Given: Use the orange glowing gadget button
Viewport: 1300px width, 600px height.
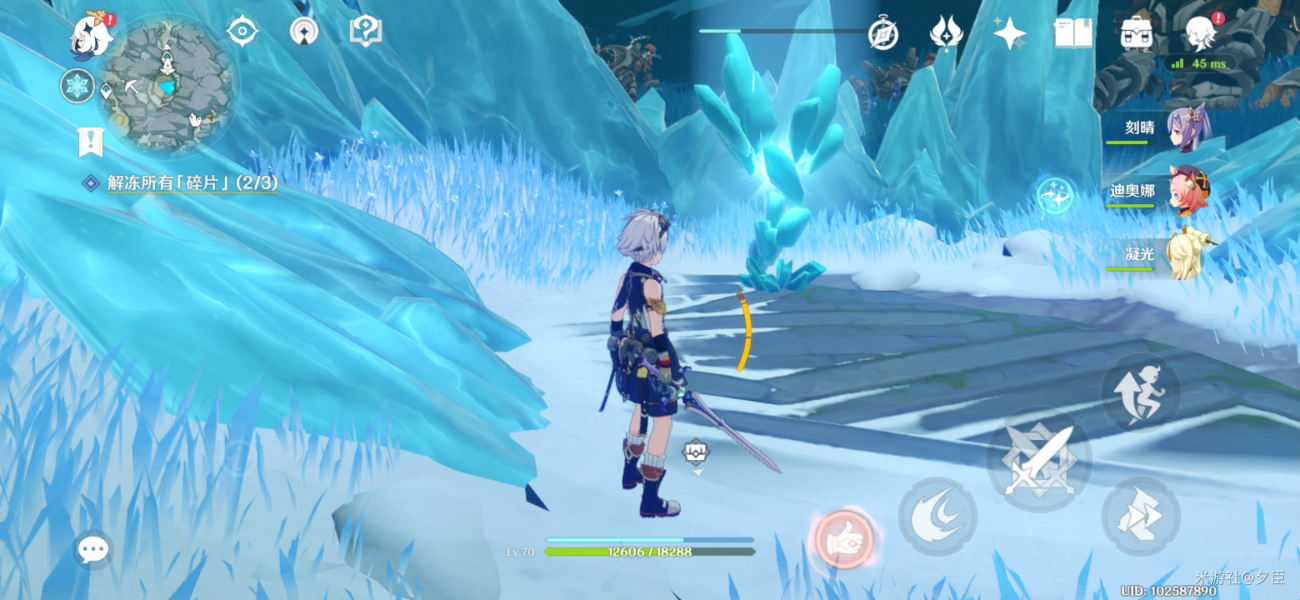Looking at the screenshot, I should click(844, 541).
